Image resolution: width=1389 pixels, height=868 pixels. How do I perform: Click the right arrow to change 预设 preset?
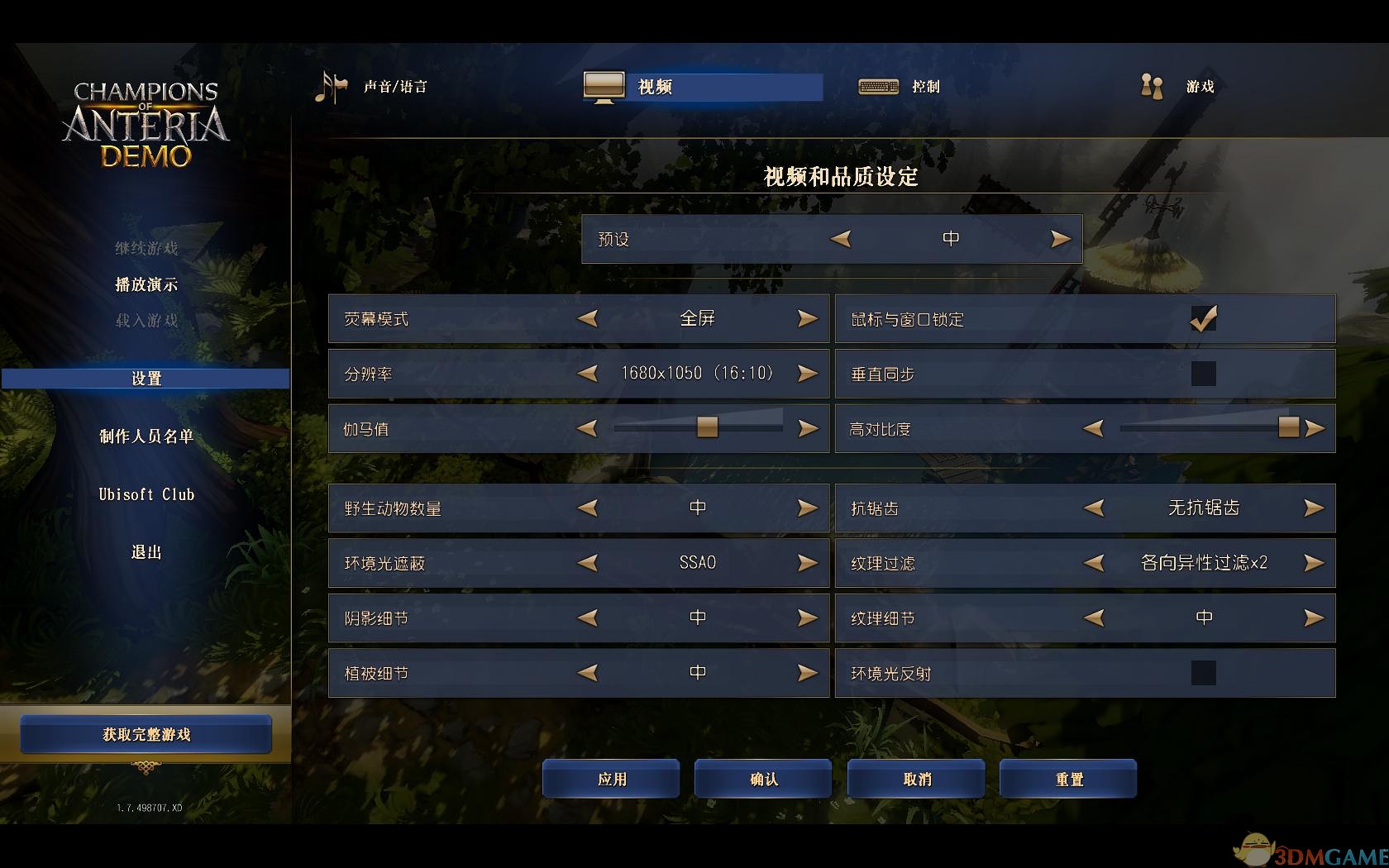point(1059,238)
